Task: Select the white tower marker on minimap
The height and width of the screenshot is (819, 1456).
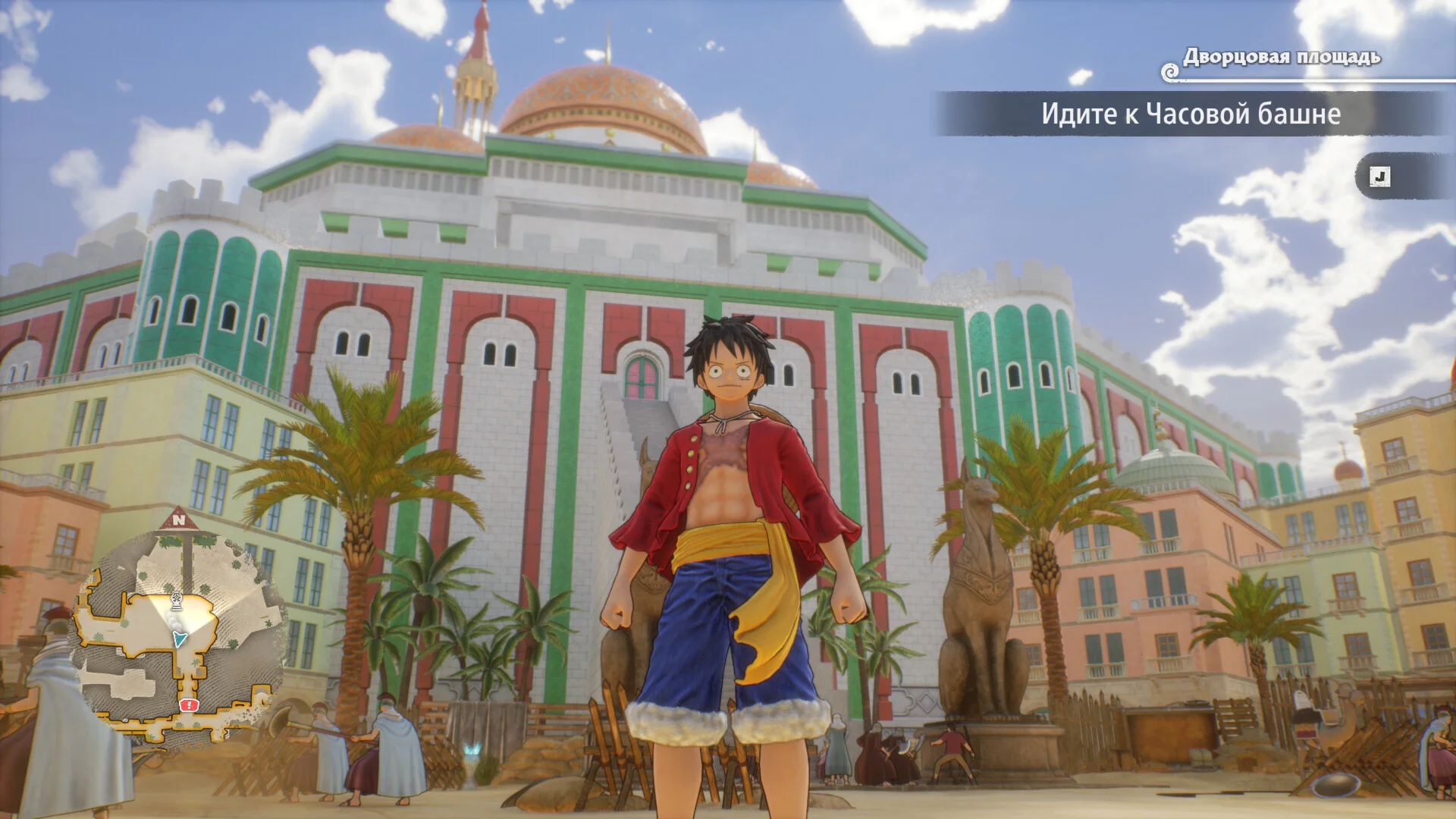Action: pos(177,601)
